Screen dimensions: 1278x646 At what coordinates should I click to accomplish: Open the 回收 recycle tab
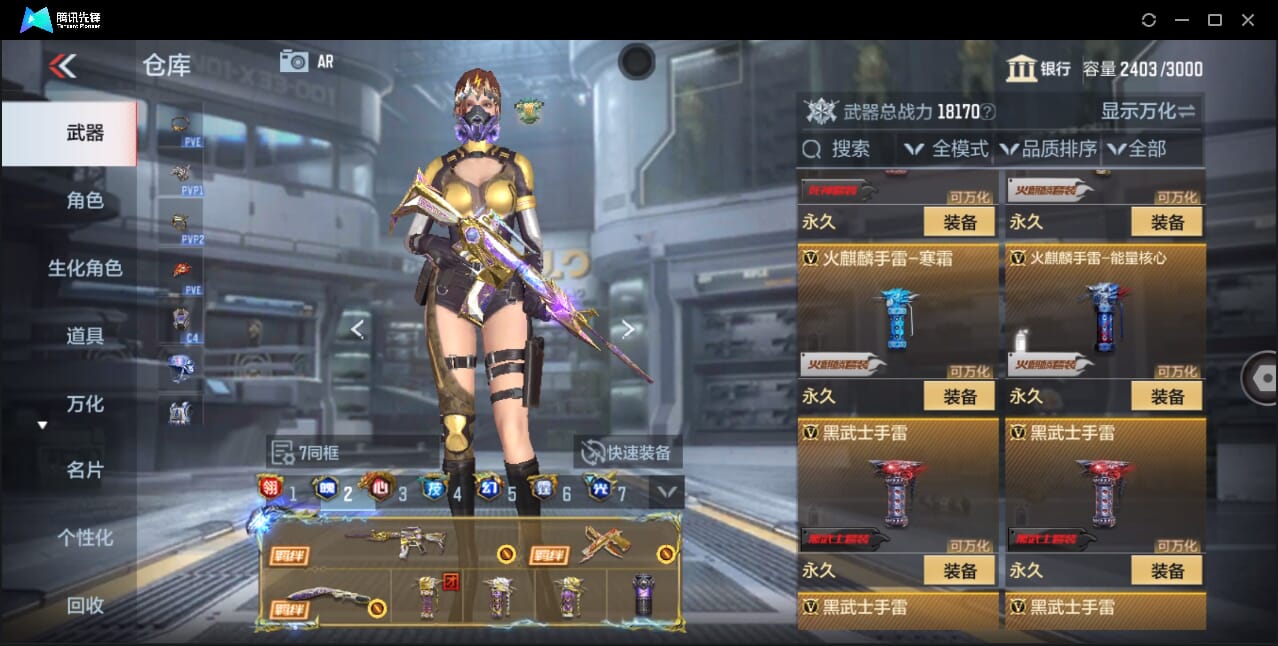[x=85, y=605]
